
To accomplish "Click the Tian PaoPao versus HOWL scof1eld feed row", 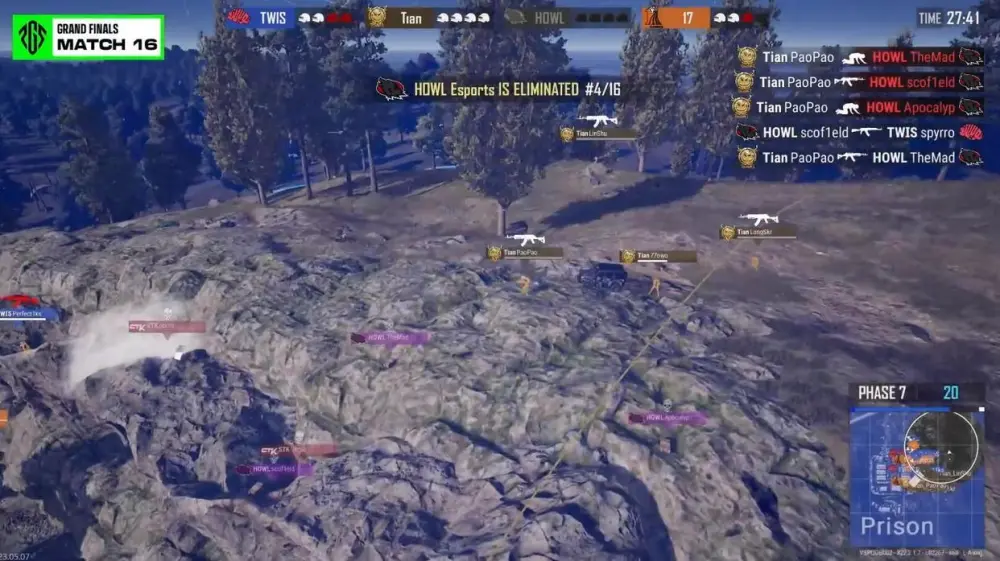I will coord(859,82).
